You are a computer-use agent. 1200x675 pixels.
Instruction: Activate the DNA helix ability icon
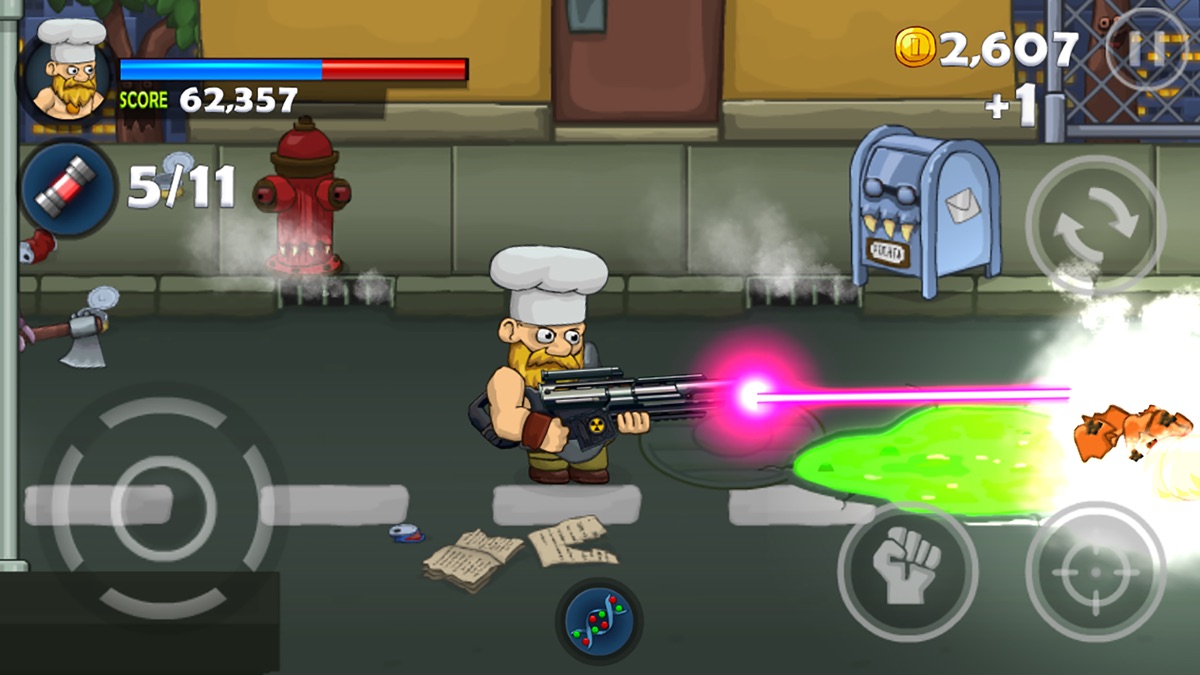(x=598, y=621)
